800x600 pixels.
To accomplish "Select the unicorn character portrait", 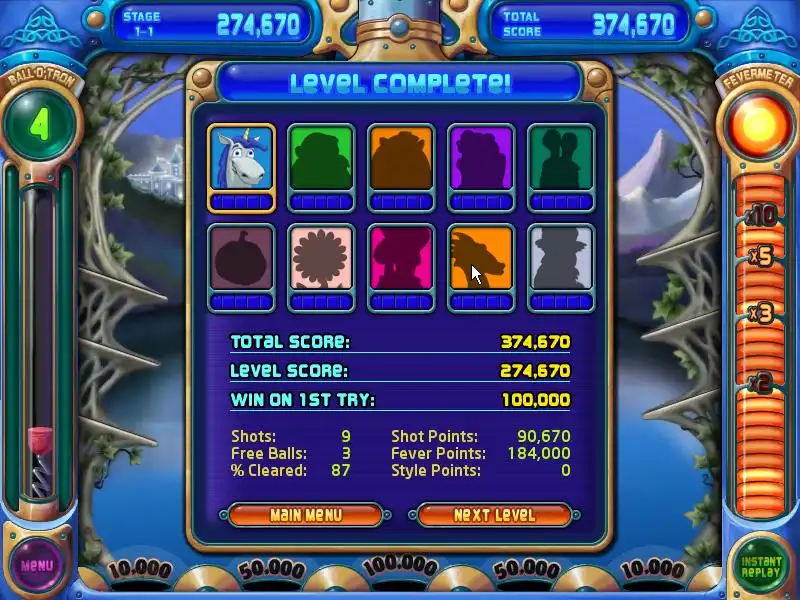I will coord(241,158).
